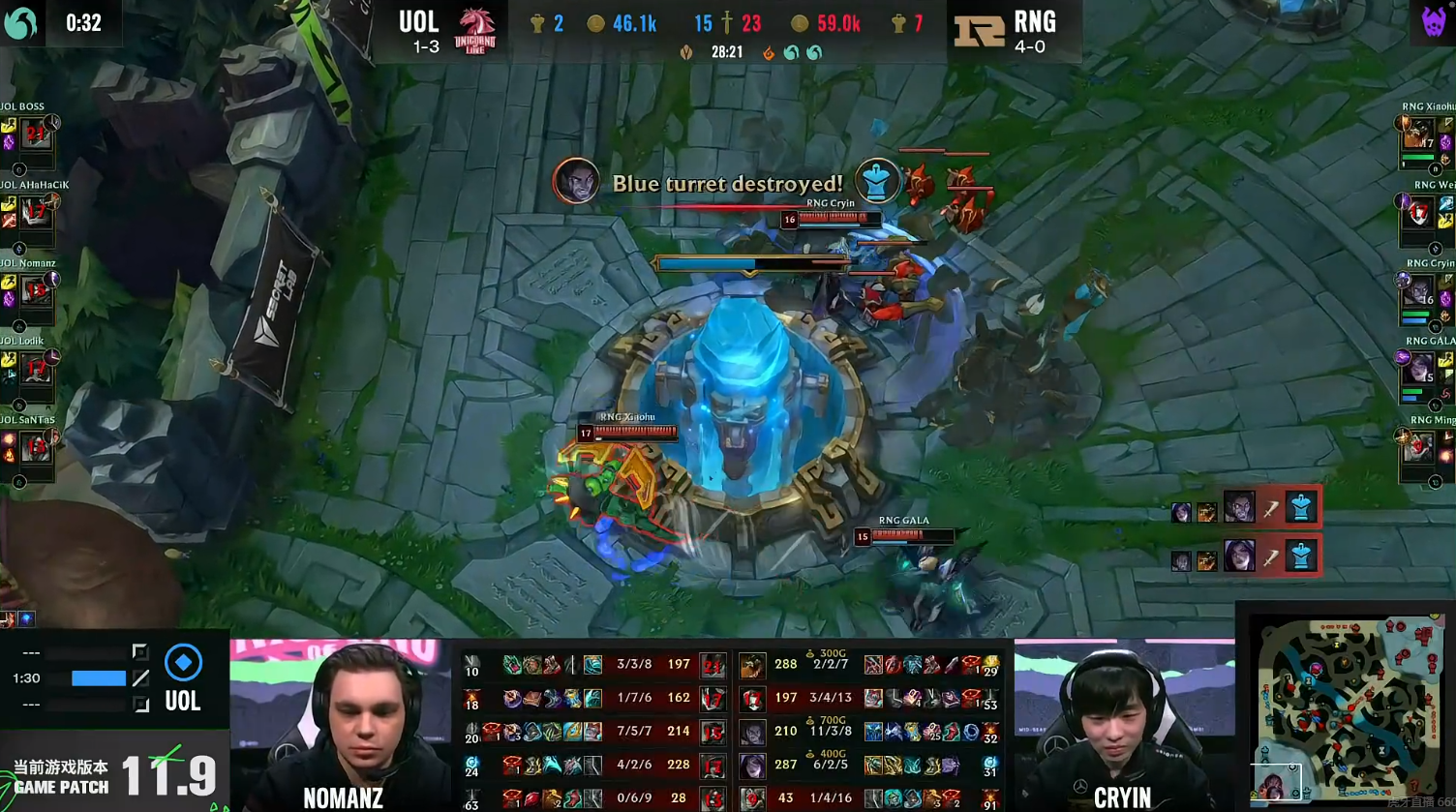Screen dimensions: 1456x812
Task: Click the Infernal Drake icon near 28:21
Action: (x=771, y=52)
